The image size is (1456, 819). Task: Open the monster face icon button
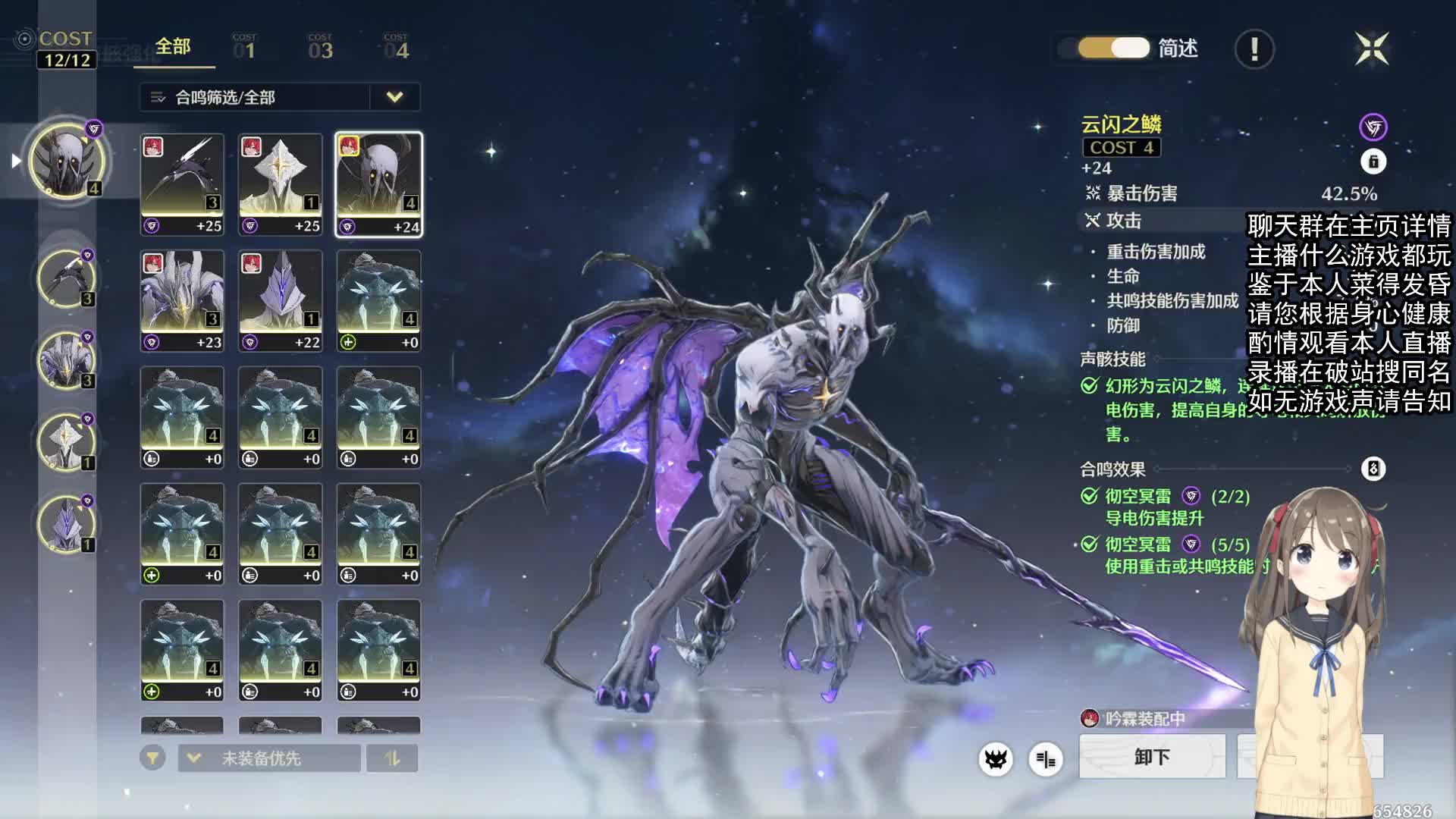pyautogui.click(x=996, y=759)
